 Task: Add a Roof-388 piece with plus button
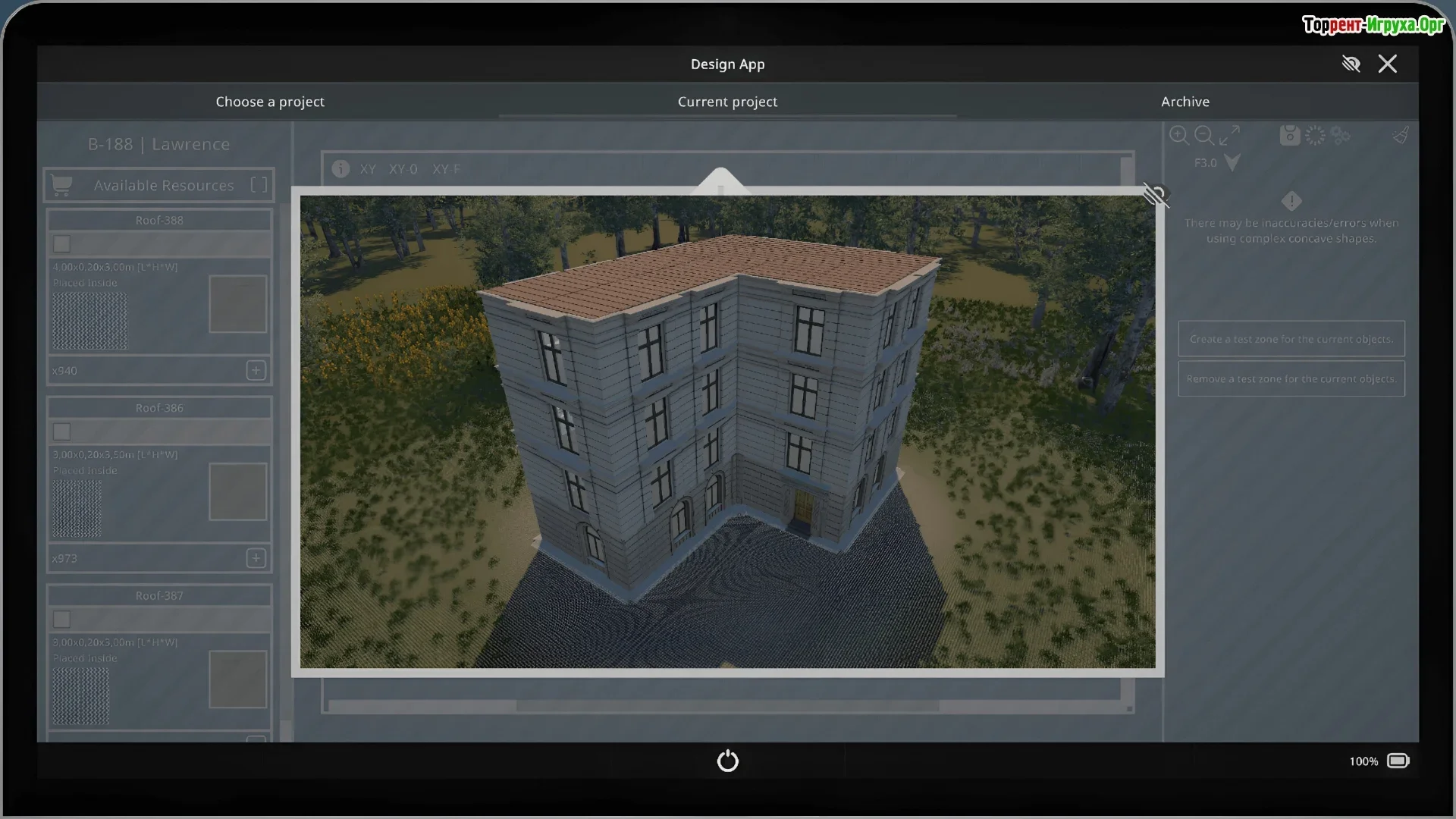(x=256, y=370)
